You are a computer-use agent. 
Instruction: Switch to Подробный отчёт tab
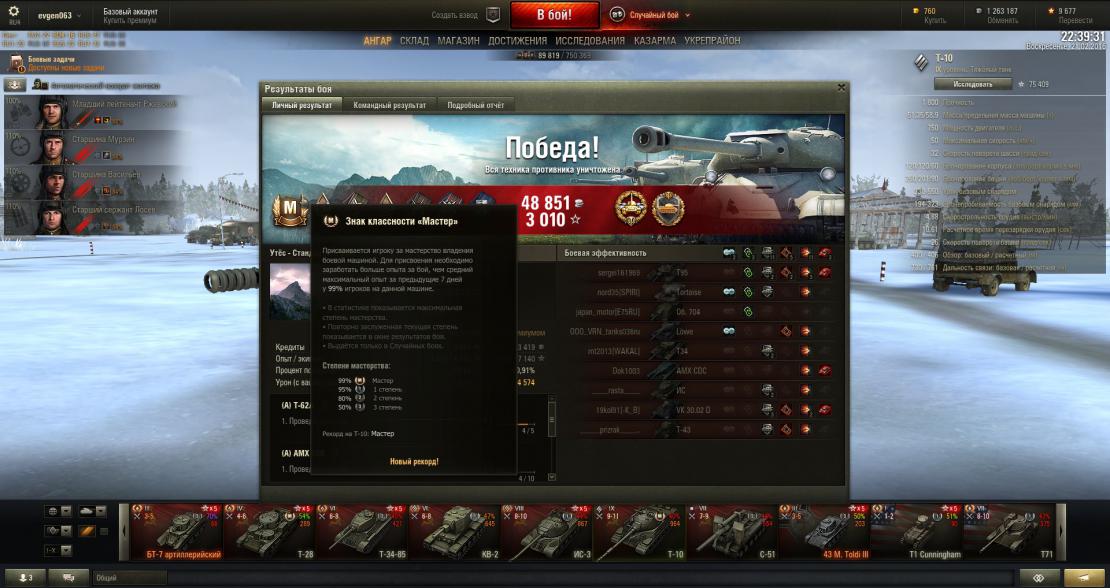[475, 105]
